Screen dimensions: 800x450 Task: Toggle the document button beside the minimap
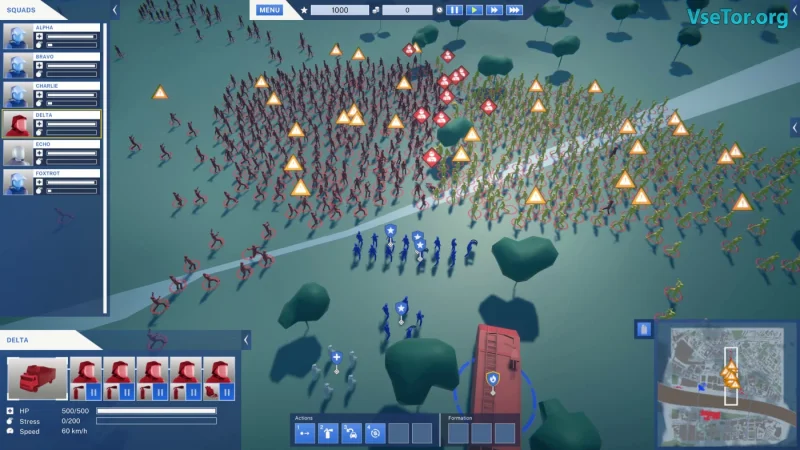644,329
